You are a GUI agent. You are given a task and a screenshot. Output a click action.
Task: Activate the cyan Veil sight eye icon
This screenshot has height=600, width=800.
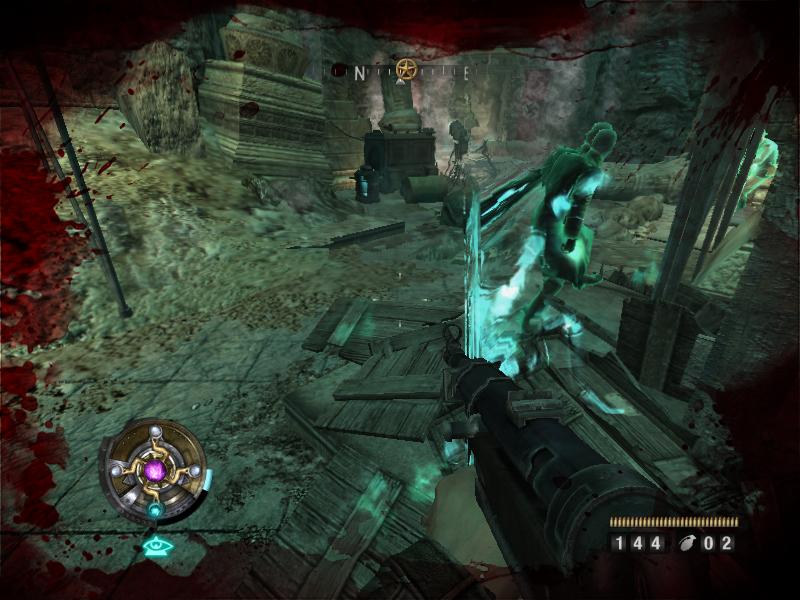point(155,546)
